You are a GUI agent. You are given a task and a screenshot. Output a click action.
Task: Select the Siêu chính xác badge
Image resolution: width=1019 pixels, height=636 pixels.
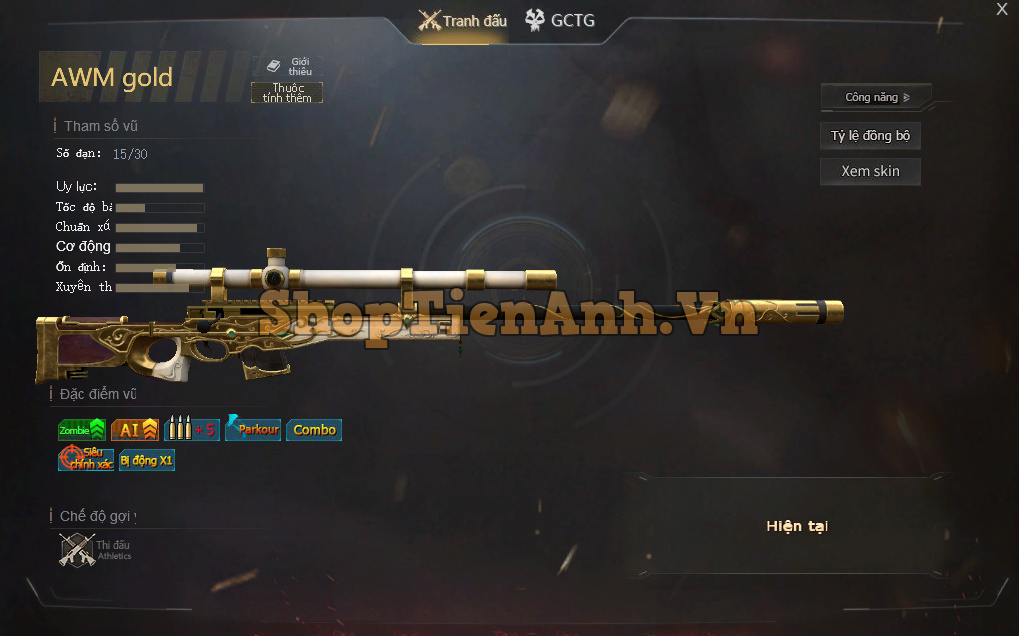[x=86, y=459]
